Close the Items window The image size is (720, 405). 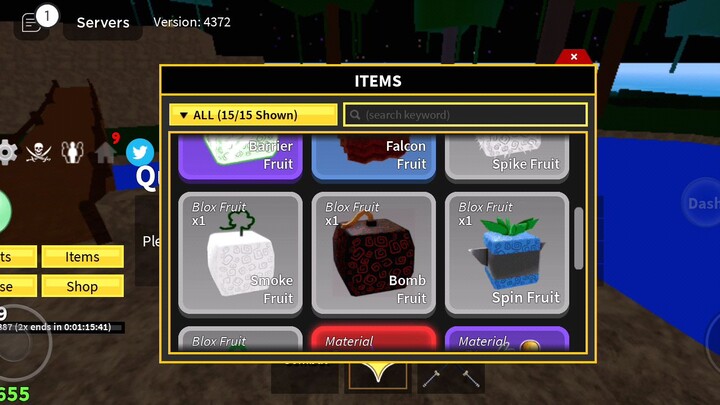(574, 57)
